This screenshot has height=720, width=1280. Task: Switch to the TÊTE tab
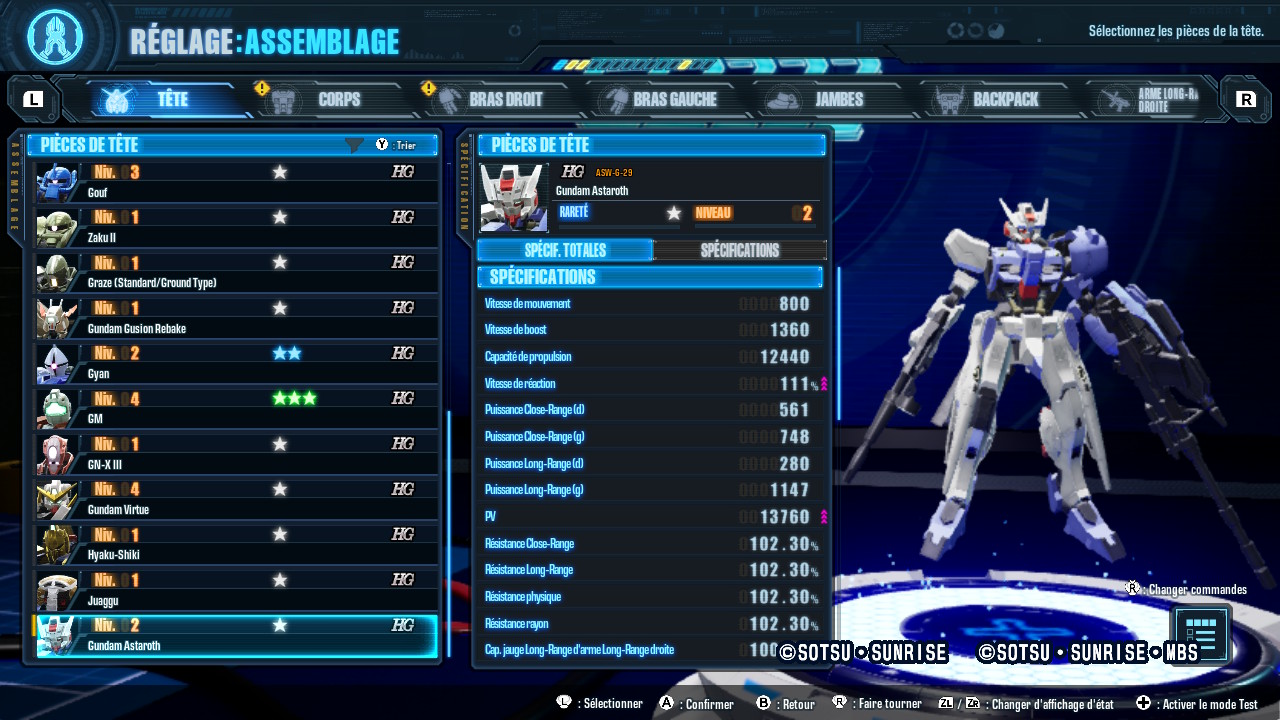(x=160, y=100)
